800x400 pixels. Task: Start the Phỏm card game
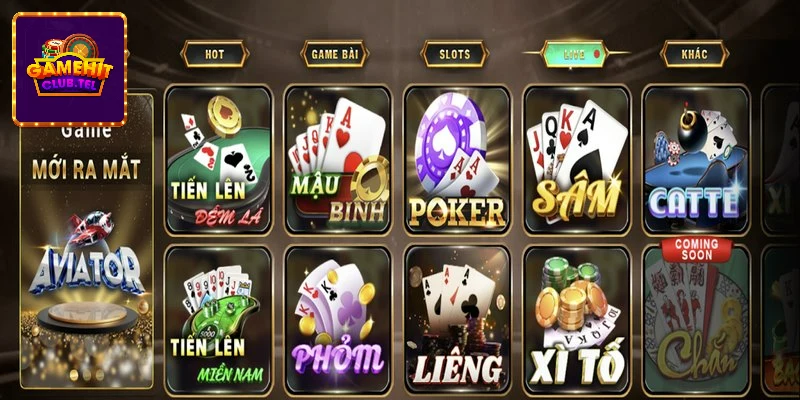click(337, 316)
